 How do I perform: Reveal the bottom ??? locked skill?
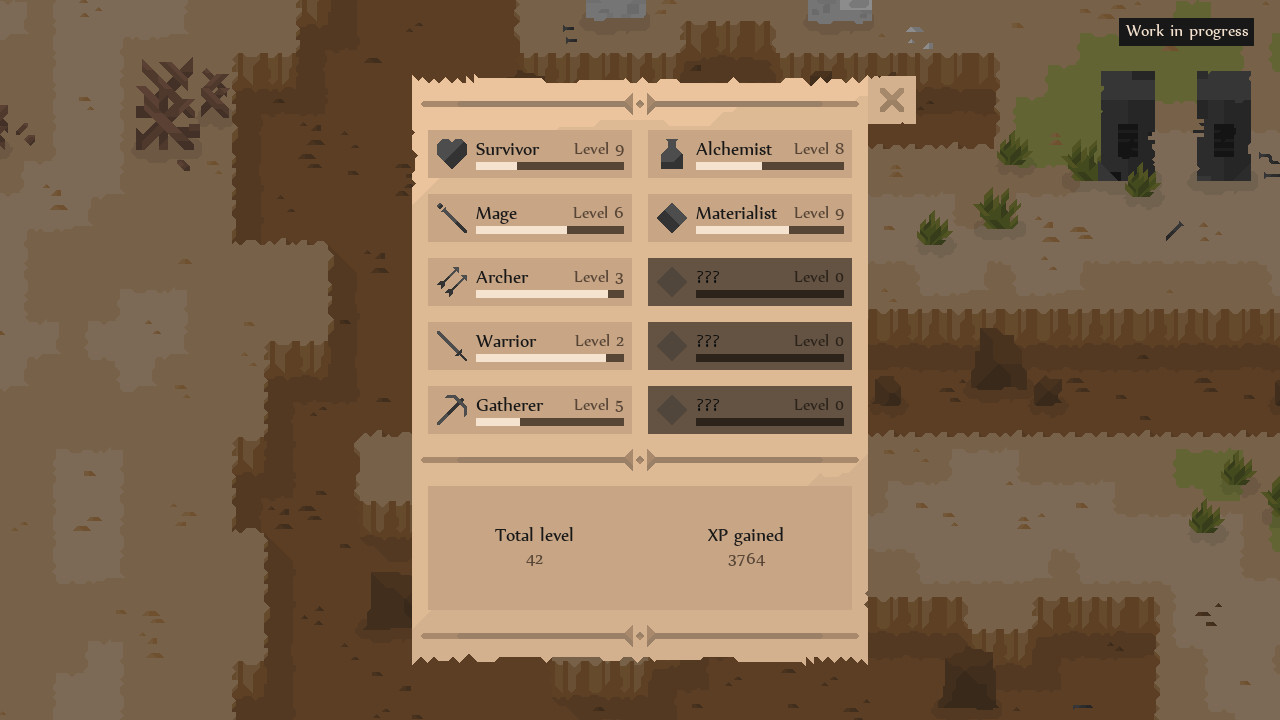click(749, 410)
